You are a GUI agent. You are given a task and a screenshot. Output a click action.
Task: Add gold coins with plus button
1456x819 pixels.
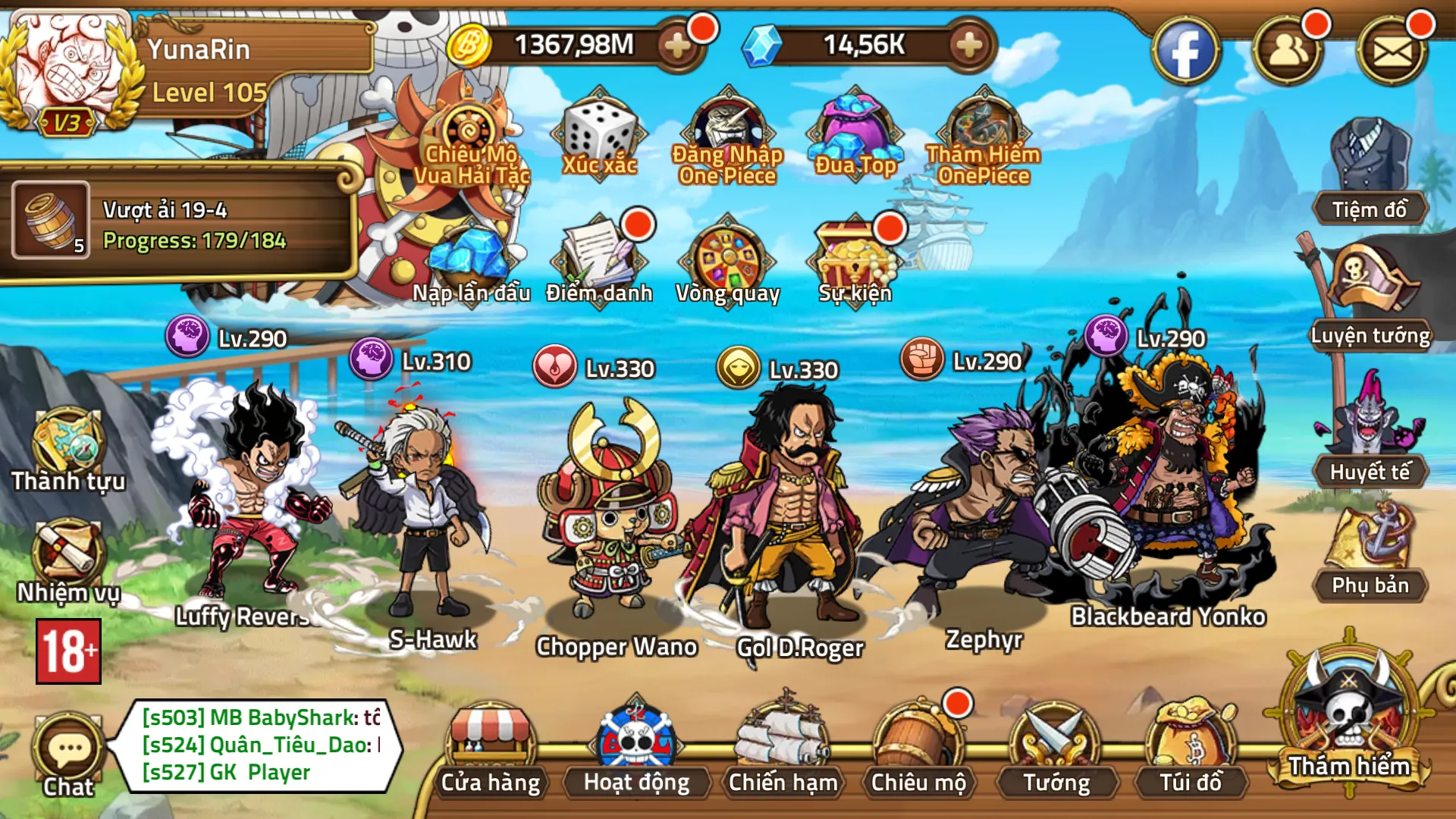(676, 45)
